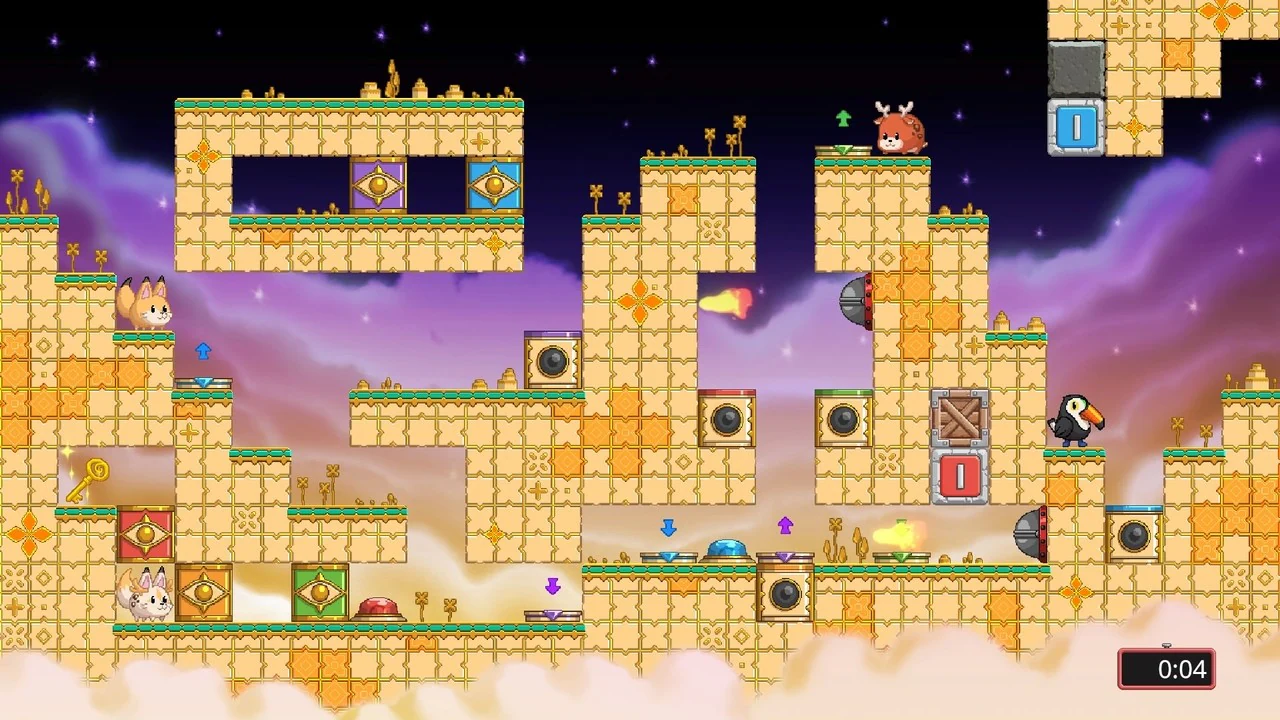Click the blue eye gem block
The image size is (1280, 720).
pos(494,185)
